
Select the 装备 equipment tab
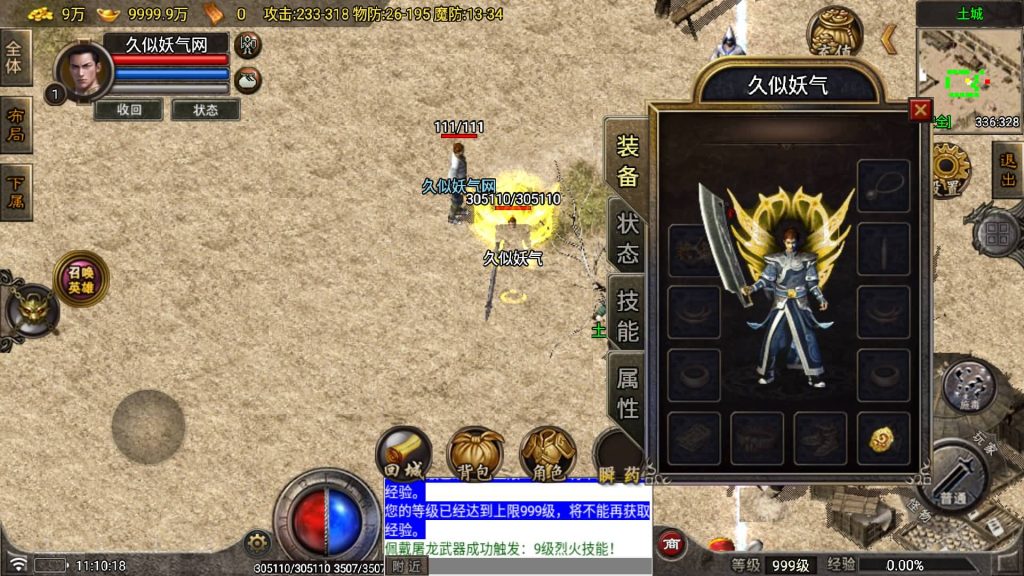point(627,162)
